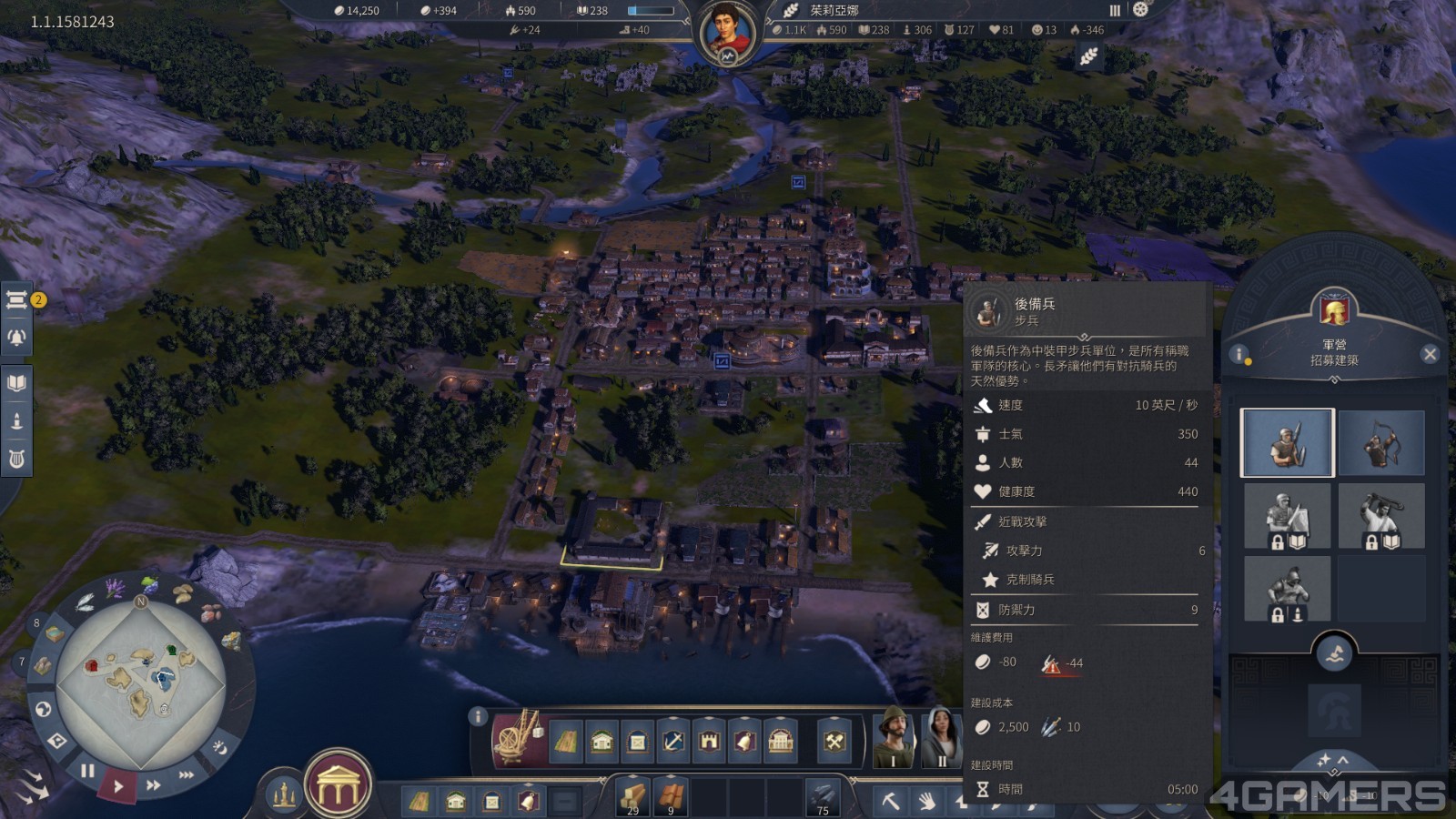Image resolution: width=1456 pixels, height=819 pixels.
Task: Select the spearman auxiliary unit
Action: pyautogui.click(x=1287, y=443)
